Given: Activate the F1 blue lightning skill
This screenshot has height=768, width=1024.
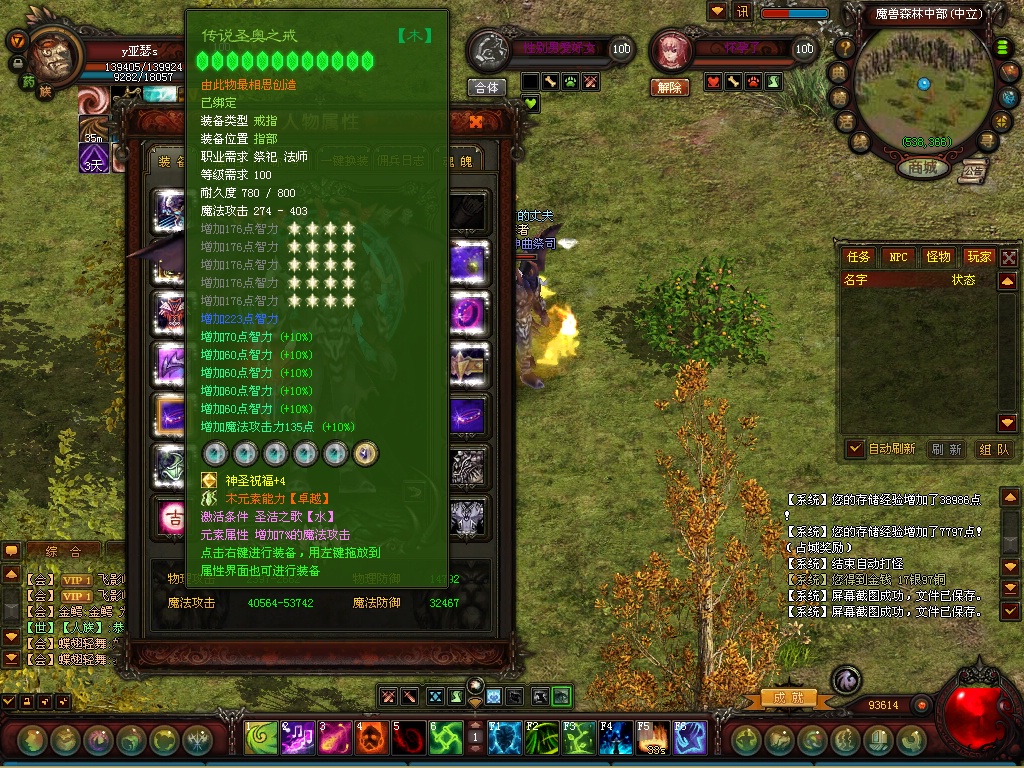Looking at the screenshot, I should (503, 739).
